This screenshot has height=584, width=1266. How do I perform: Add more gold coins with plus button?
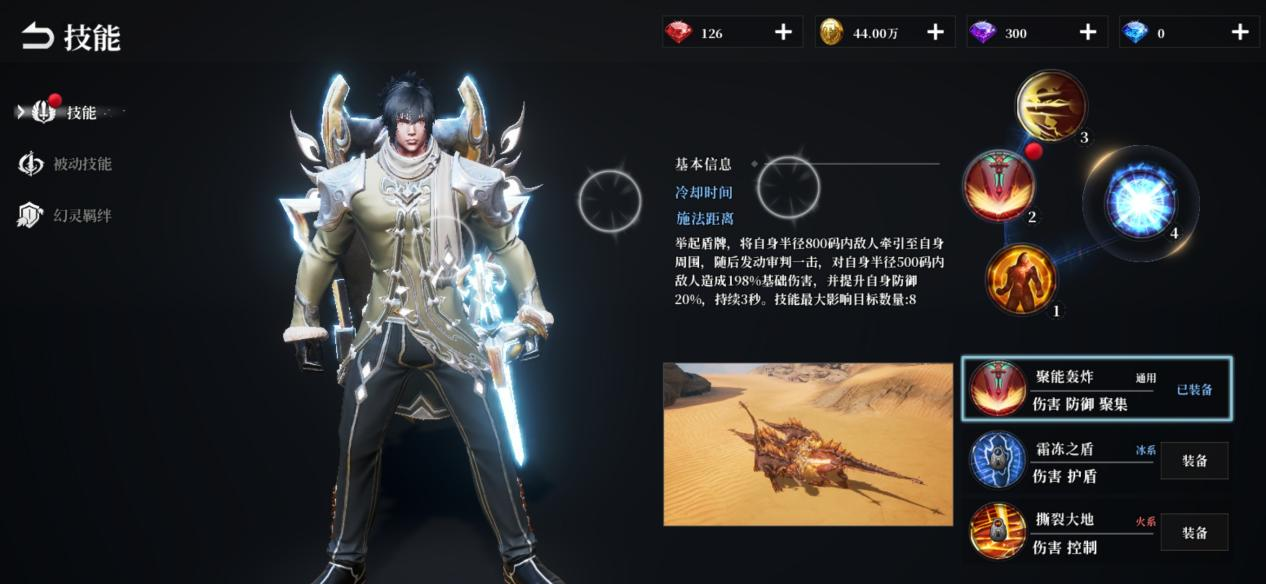[x=935, y=33]
